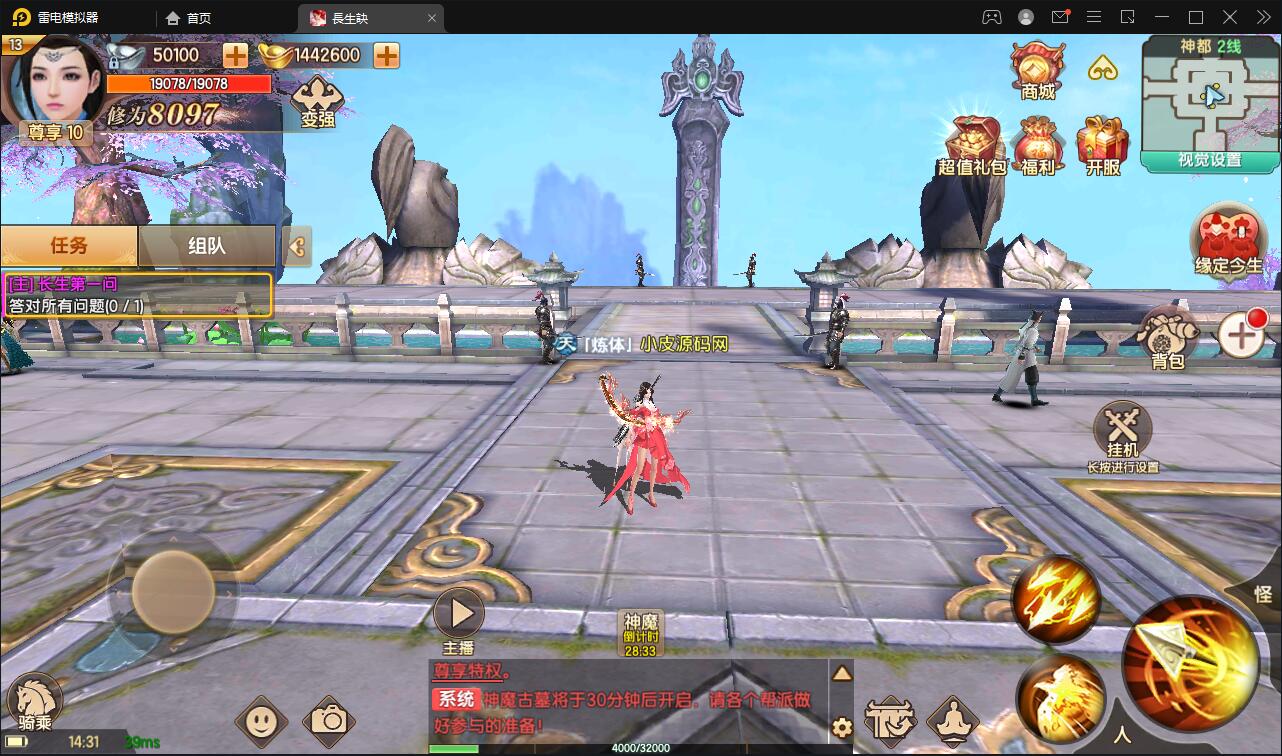Open the smiley emoji button
Viewport: 1282px width, 756px height.
[x=261, y=720]
